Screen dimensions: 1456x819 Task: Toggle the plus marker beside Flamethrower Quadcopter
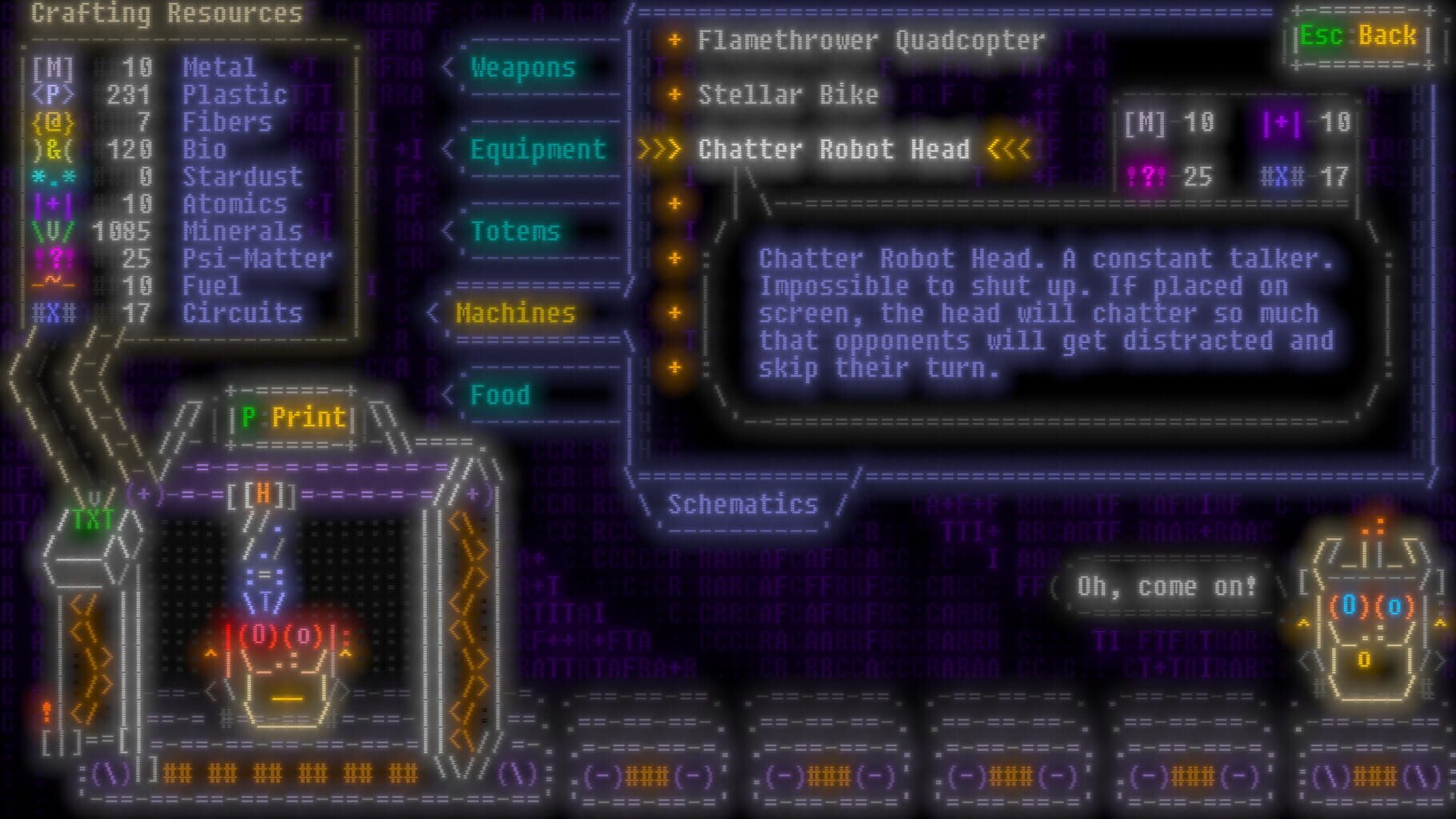point(674,41)
